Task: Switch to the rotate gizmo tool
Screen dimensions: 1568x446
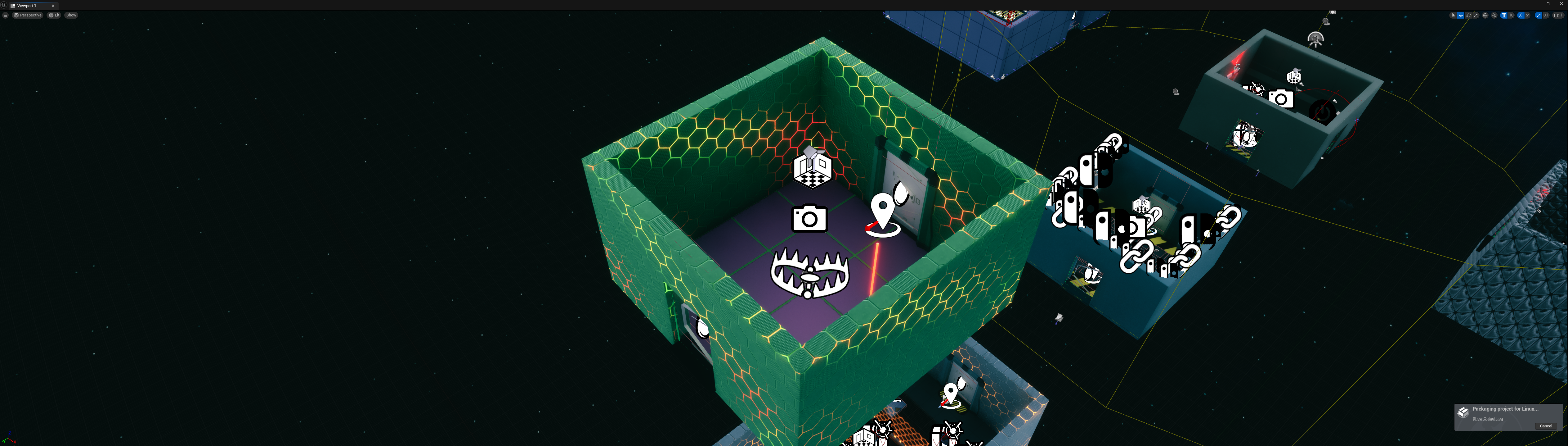Action: (1469, 15)
